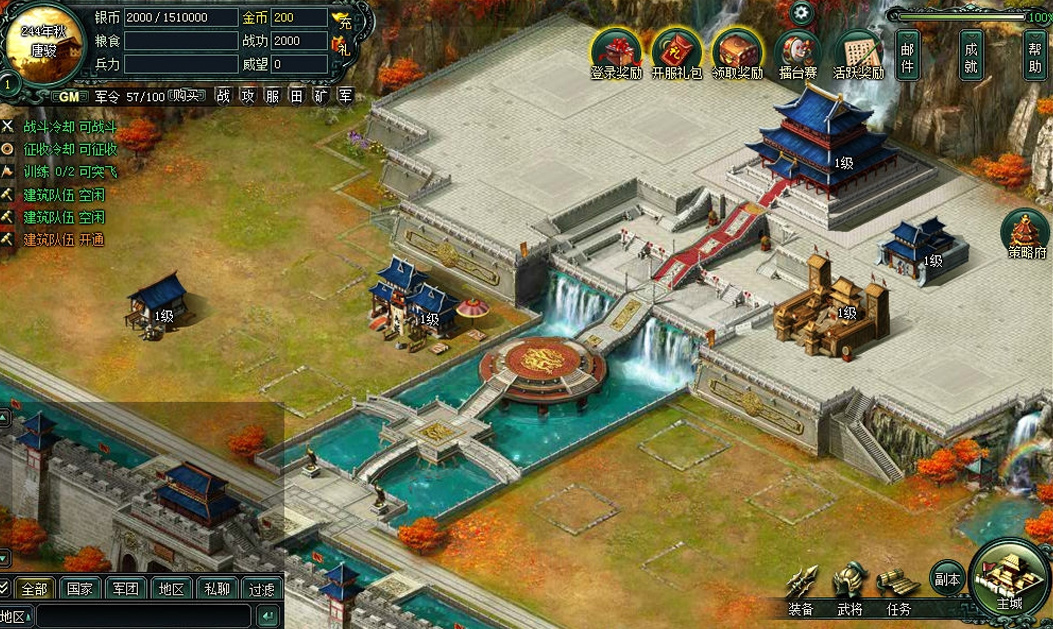Switch chat to the 国家 tab

coord(81,589)
